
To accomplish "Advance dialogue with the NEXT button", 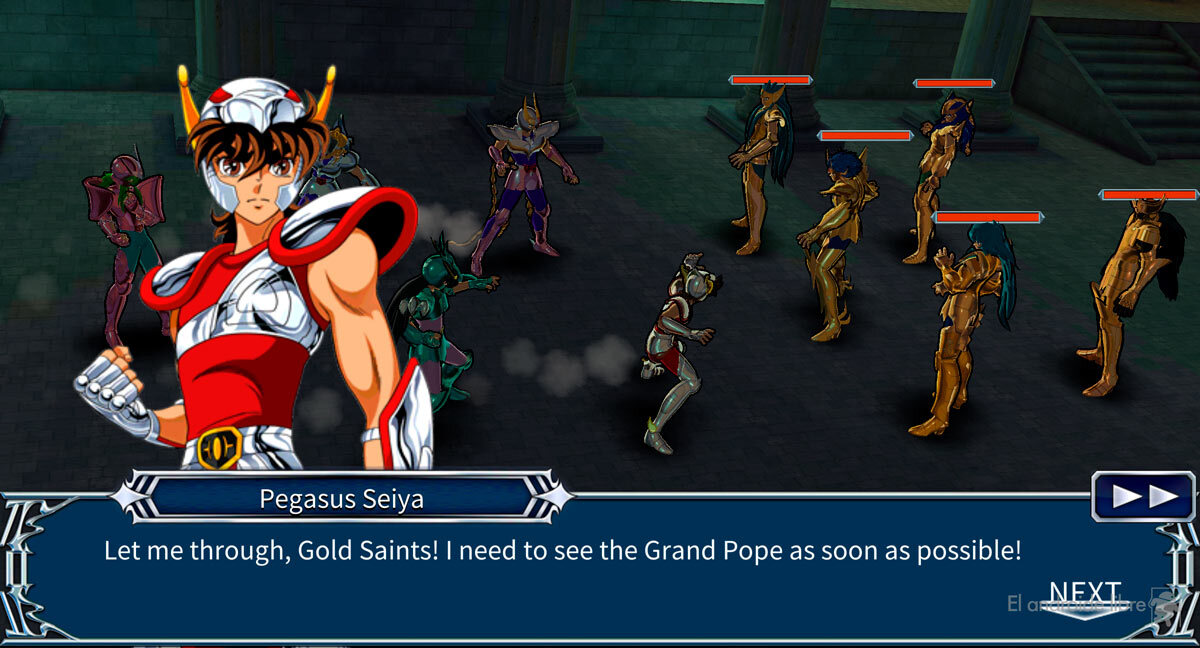I will (x=1085, y=598).
